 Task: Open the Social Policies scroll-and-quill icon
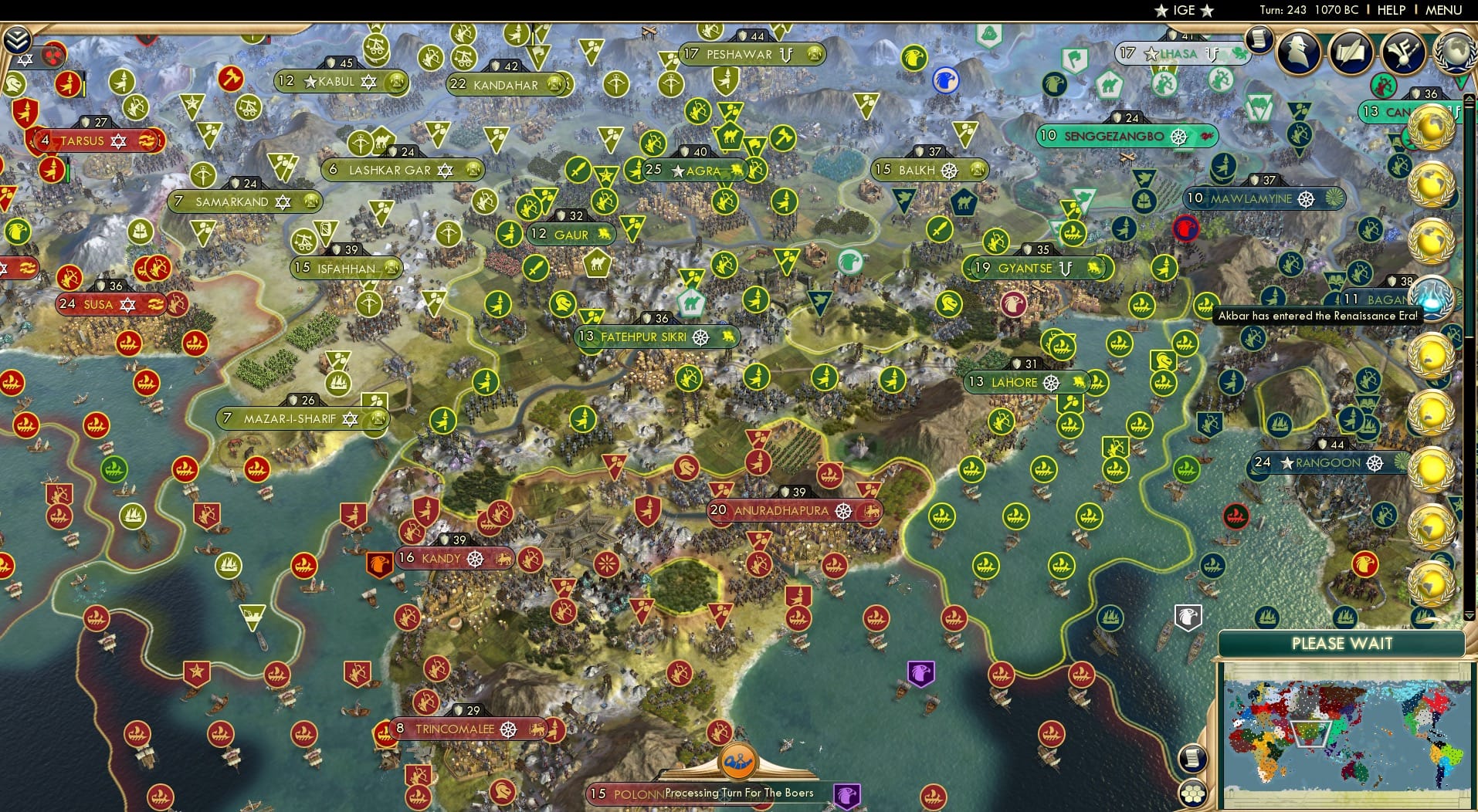[x=1353, y=52]
